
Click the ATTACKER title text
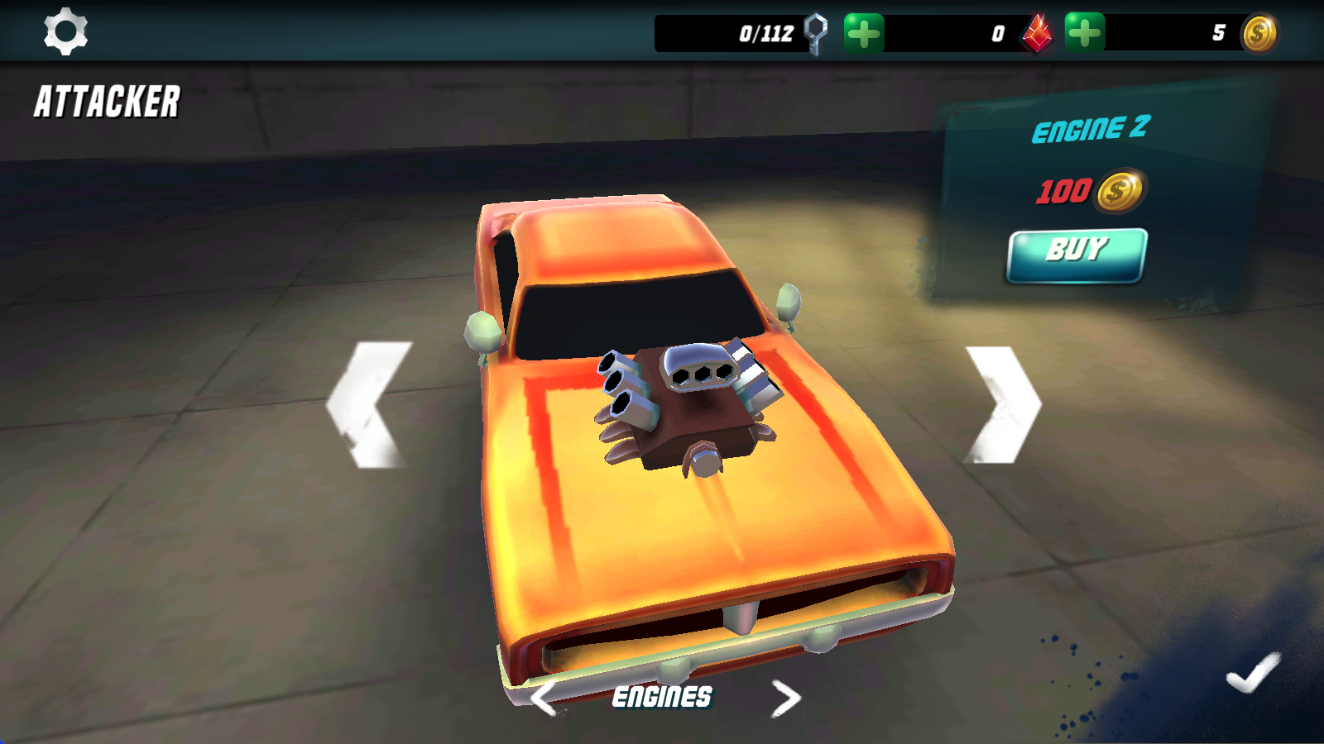click(108, 101)
